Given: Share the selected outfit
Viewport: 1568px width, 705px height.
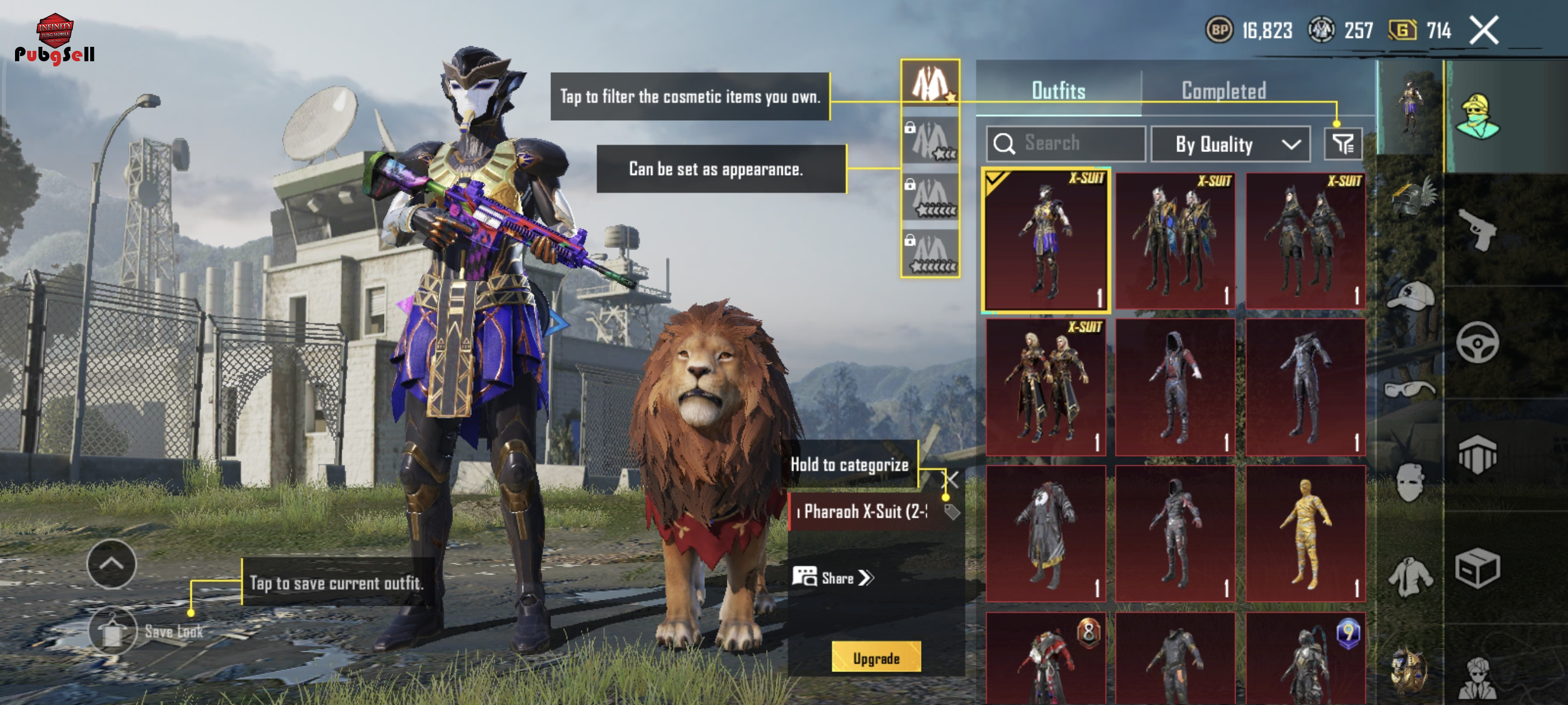Looking at the screenshot, I should [834, 577].
